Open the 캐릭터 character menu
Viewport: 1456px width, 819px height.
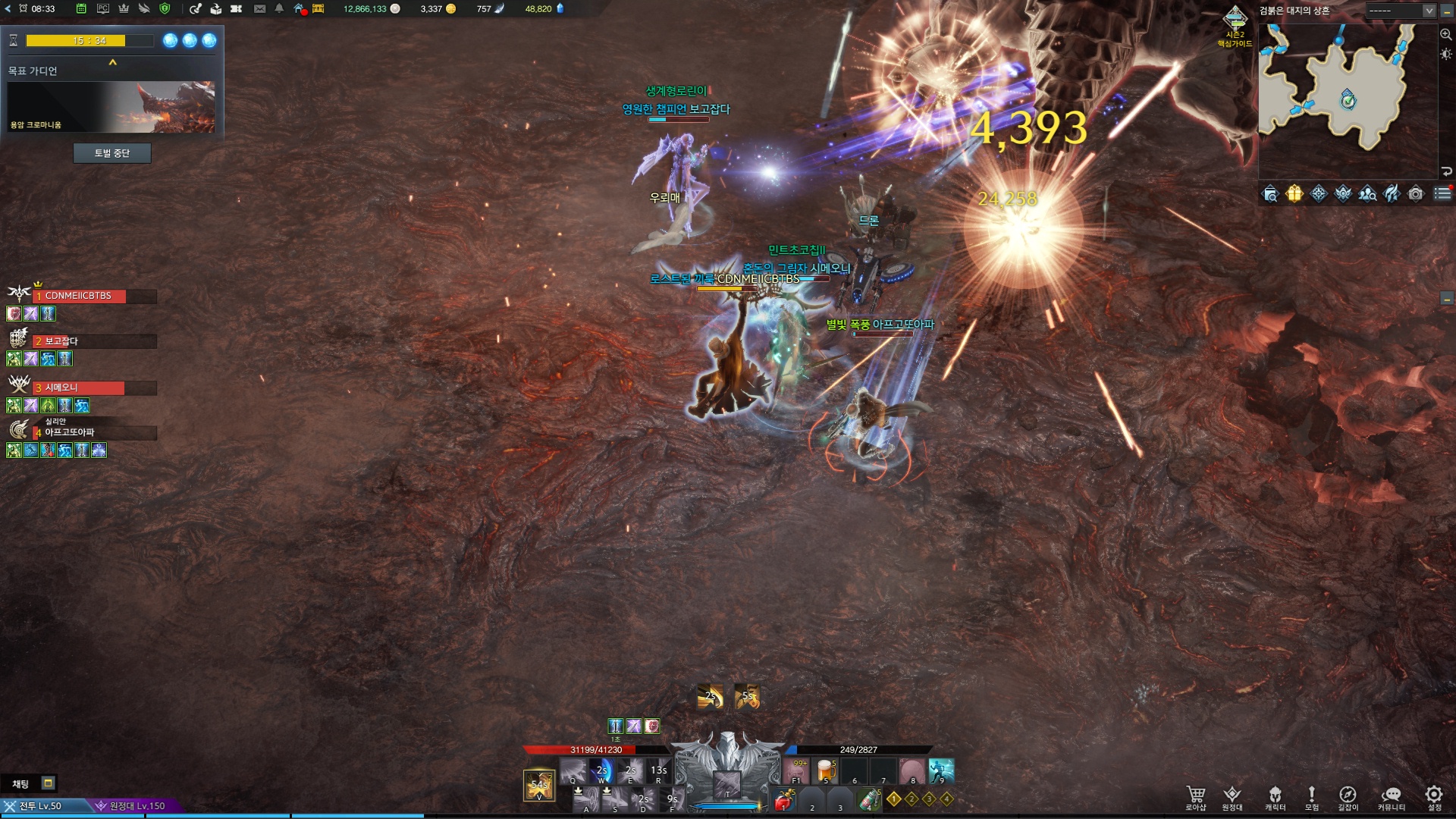(x=1275, y=798)
